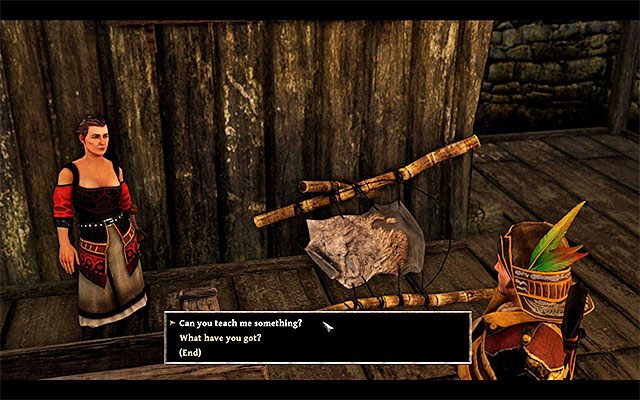Ask "Can you teach me something?"
This screenshot has height=400, width=640.
[x=241, y=323]
